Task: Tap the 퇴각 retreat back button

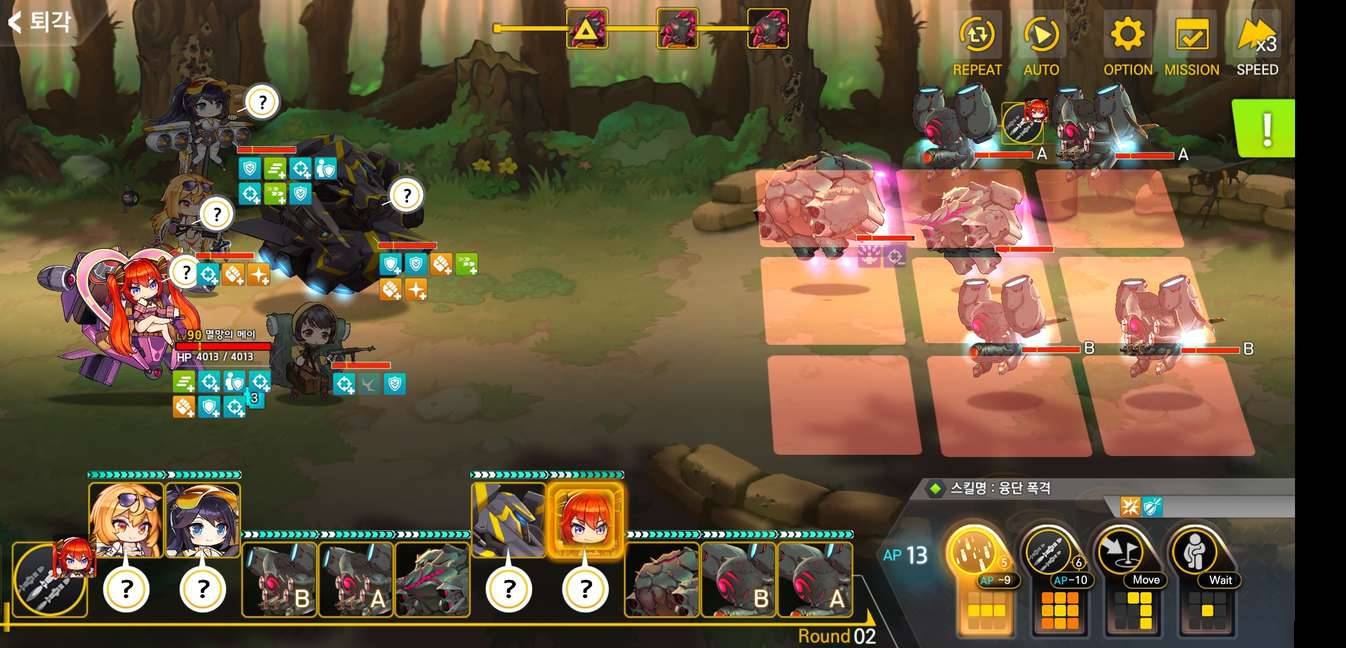Action: pos(40,21)
